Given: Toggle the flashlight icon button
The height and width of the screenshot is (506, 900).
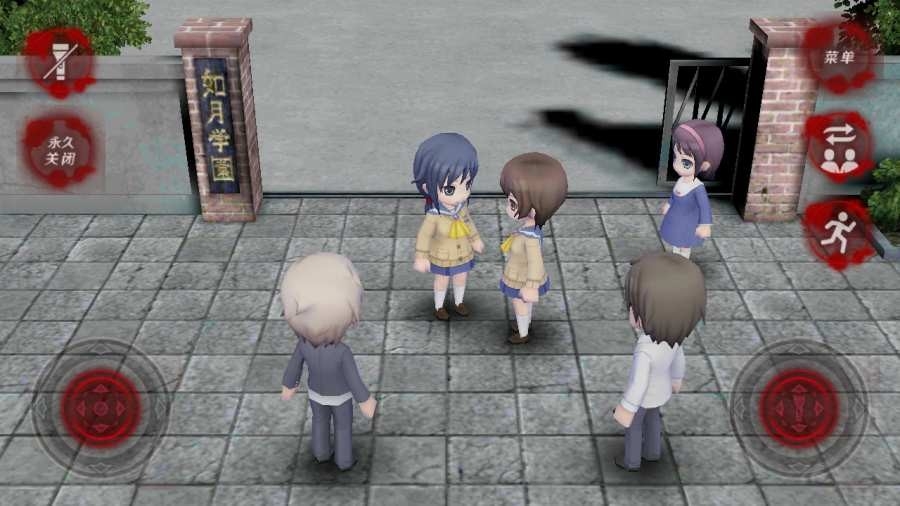Looking at the screenshot, I should pos(59,62).
